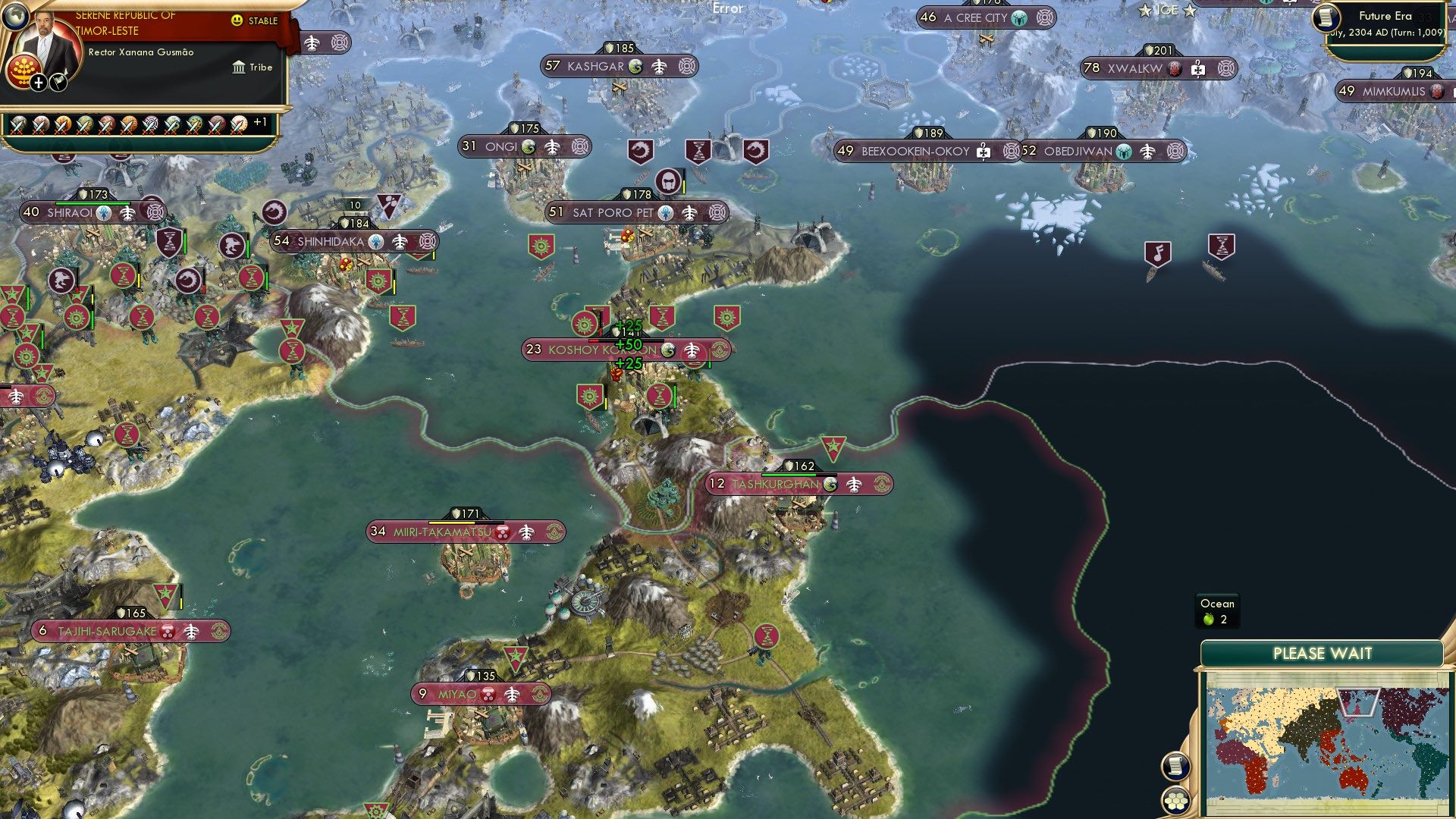This screenshot has height=819, width=1456.
Task: Click the production wheel icon on Kashgar's banner
Action: click(x=687, y=66)
